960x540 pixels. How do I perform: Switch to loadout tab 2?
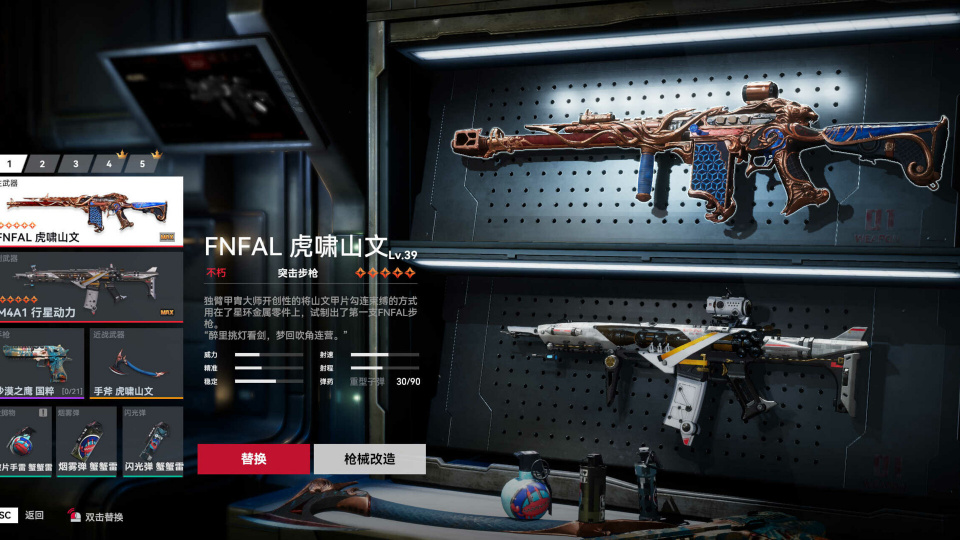[x=42, y=164]
